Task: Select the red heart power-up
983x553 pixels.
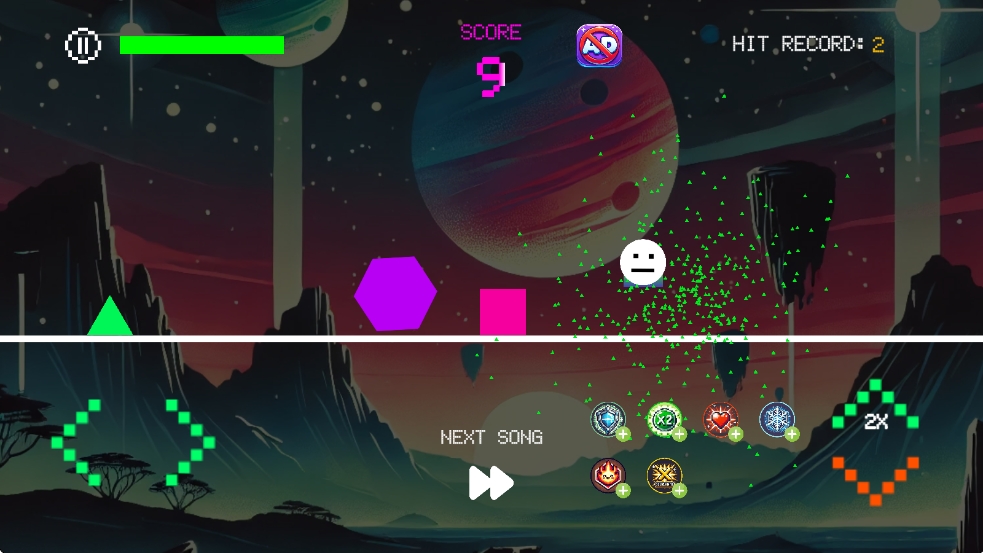Action: pyautogui.click(x=719, y=420)
